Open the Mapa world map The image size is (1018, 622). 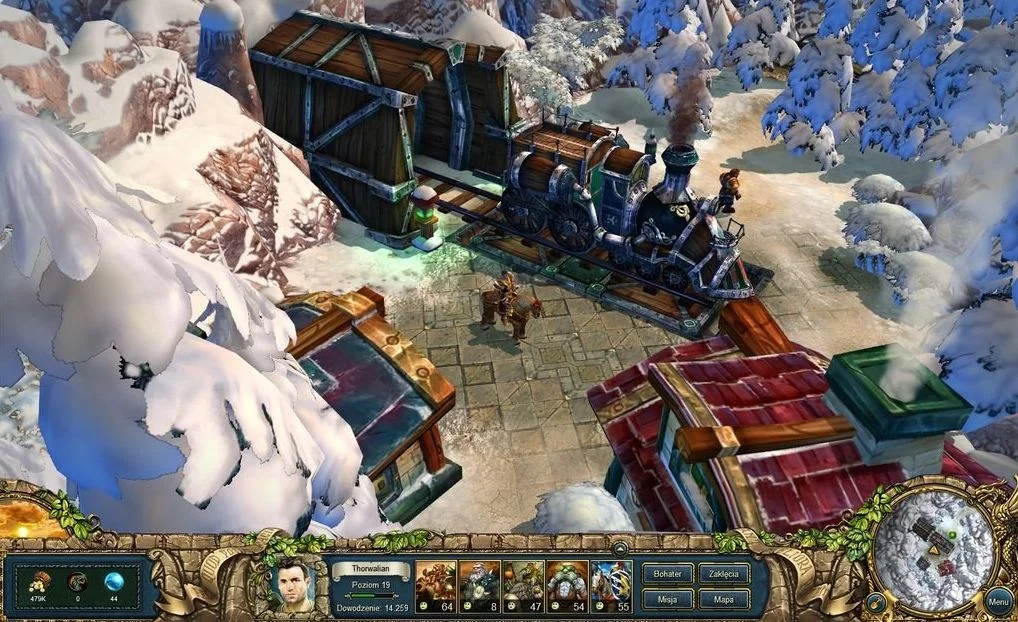pos(723,598)
